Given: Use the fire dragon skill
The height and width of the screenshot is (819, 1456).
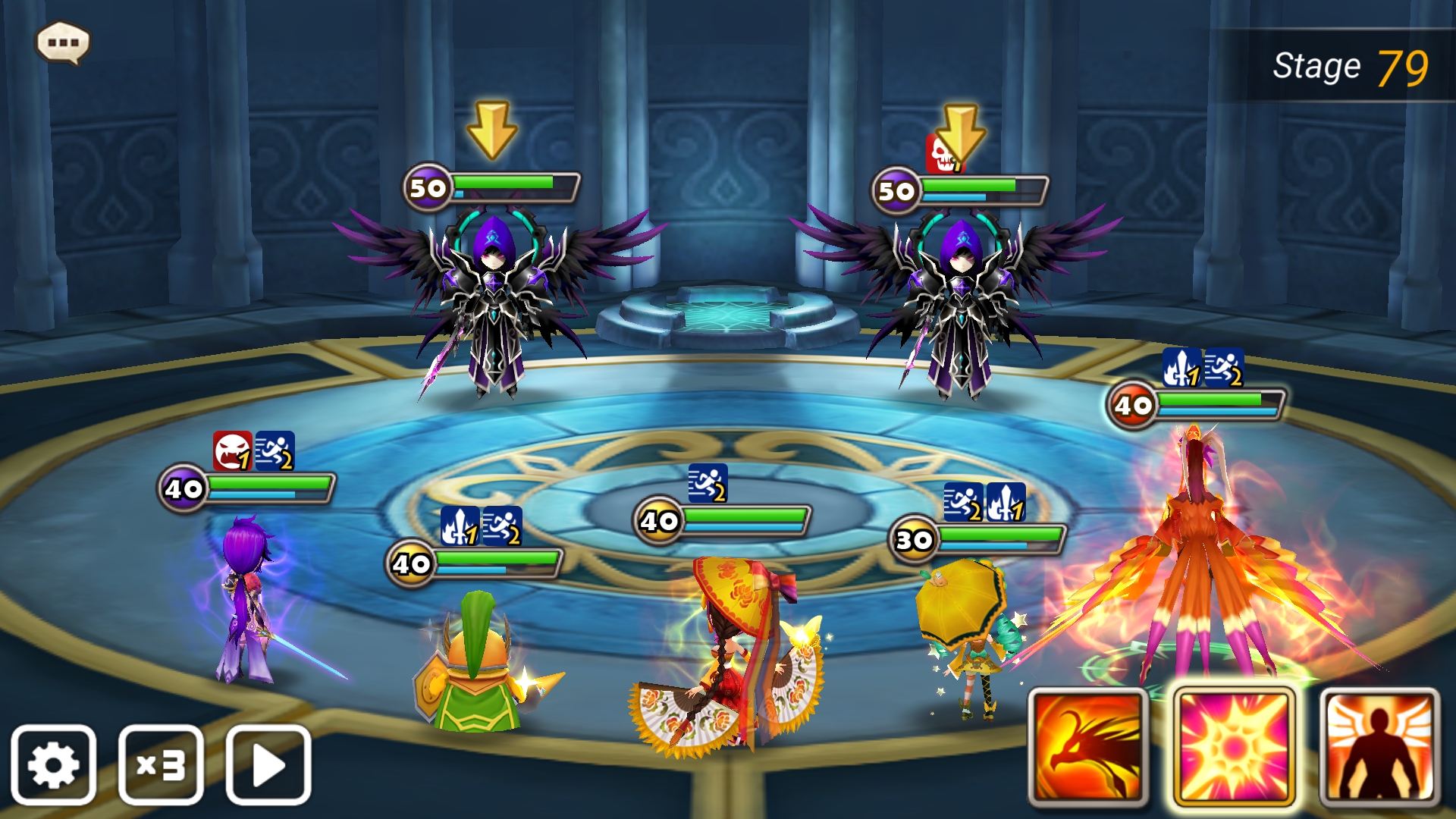Looking at the screenshot, I should 1088,747.
